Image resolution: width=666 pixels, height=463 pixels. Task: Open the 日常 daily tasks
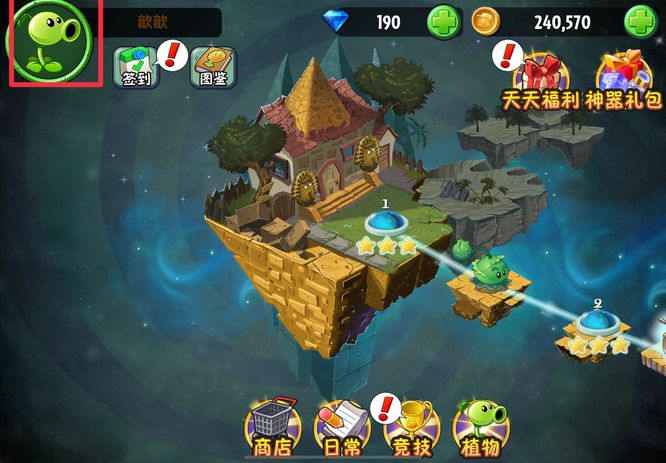pyautogui.click(x=335, y=425)
